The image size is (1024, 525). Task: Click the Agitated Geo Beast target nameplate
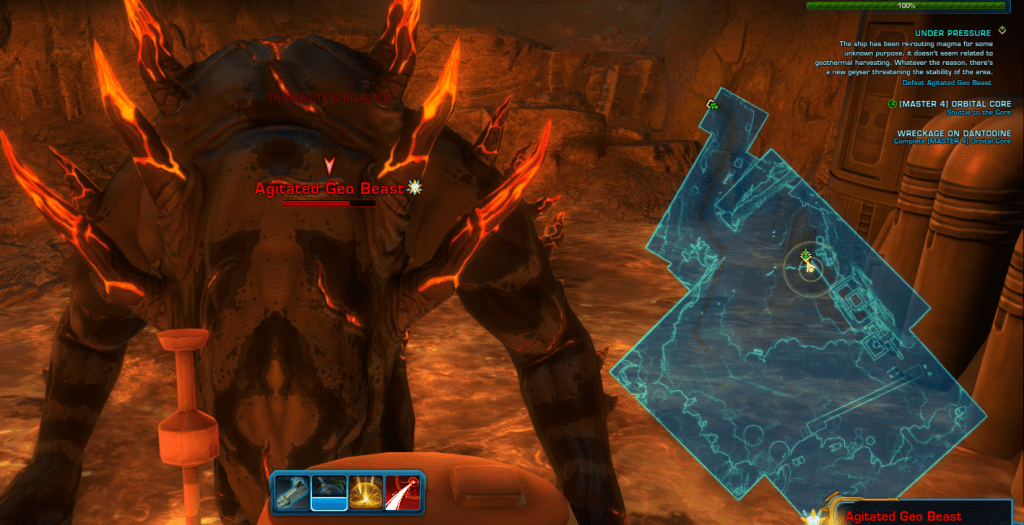(x=329, y=188)
